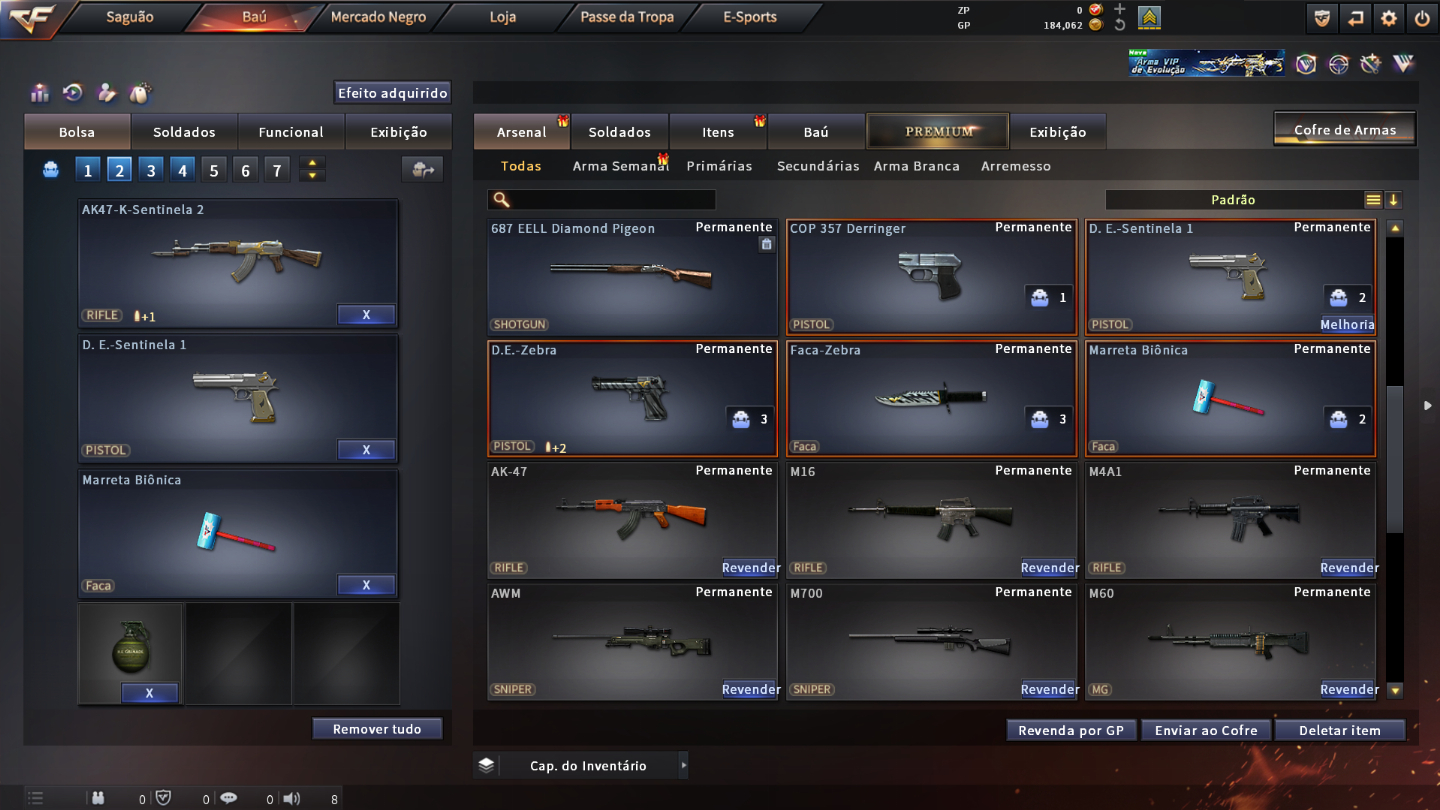Open the Cofre de Armas

1345,130
